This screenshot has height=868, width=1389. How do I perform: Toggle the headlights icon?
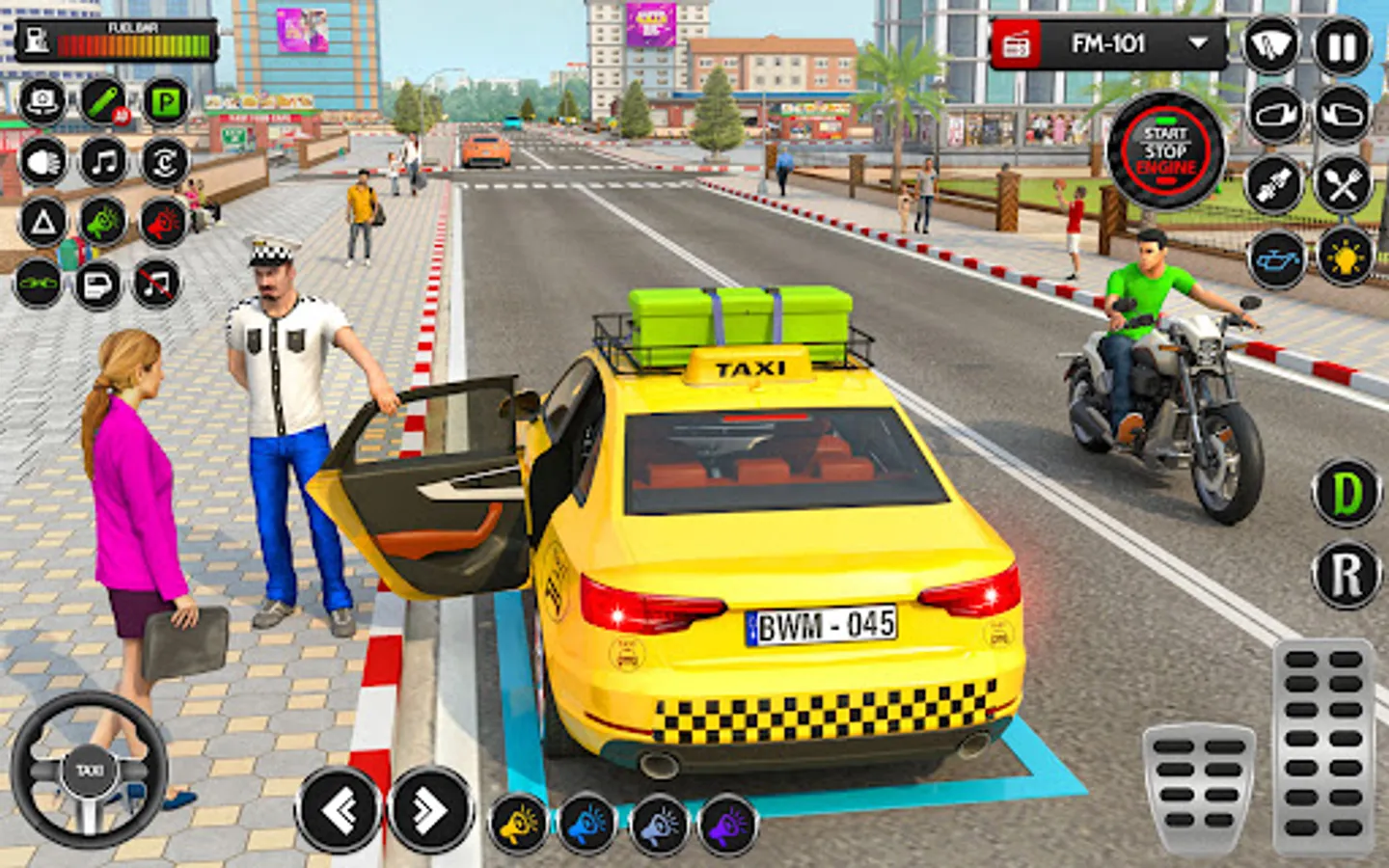41,162
